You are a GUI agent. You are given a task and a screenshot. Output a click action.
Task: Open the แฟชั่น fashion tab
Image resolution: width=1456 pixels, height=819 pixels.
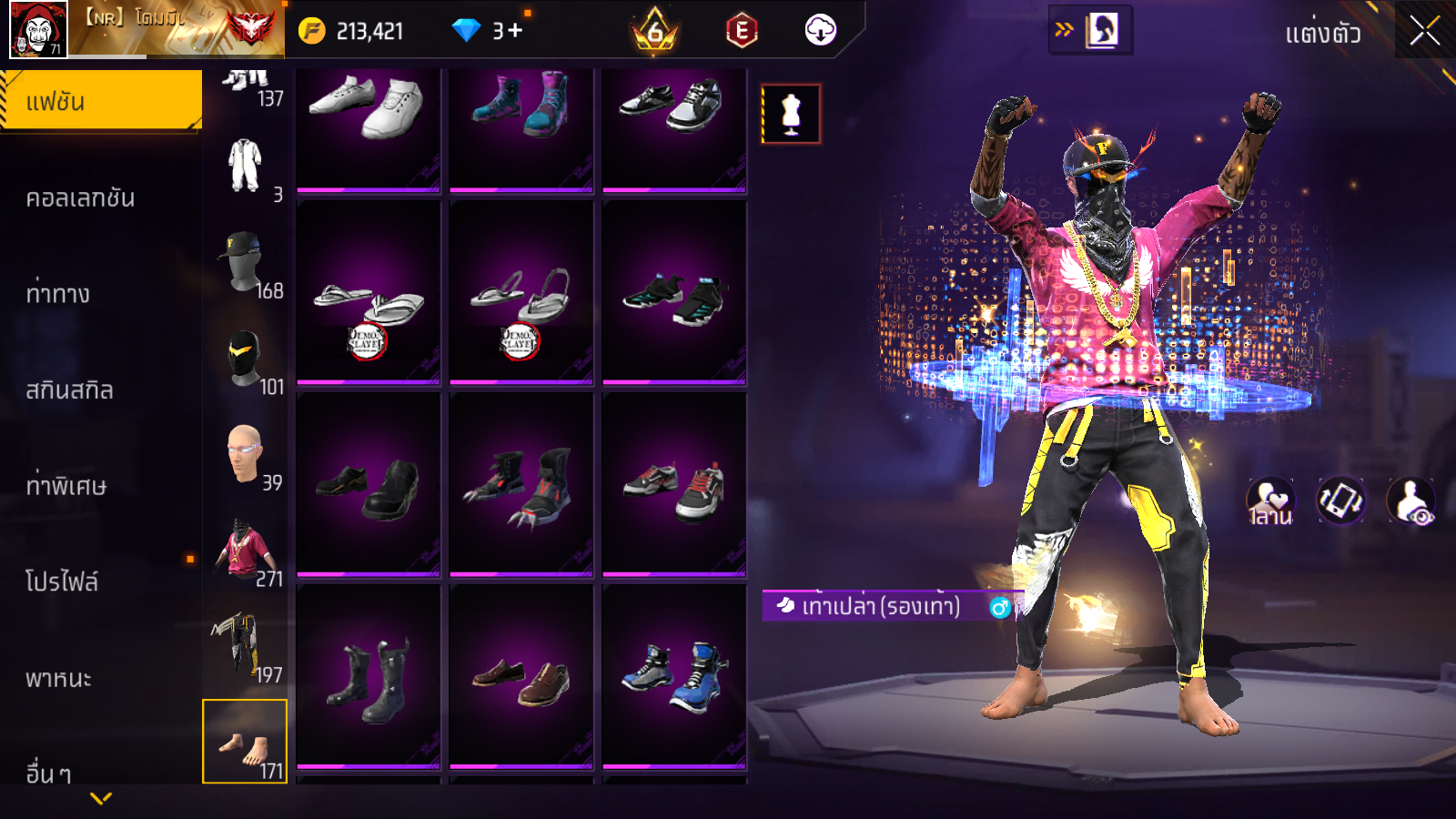(x=101, y=101)
